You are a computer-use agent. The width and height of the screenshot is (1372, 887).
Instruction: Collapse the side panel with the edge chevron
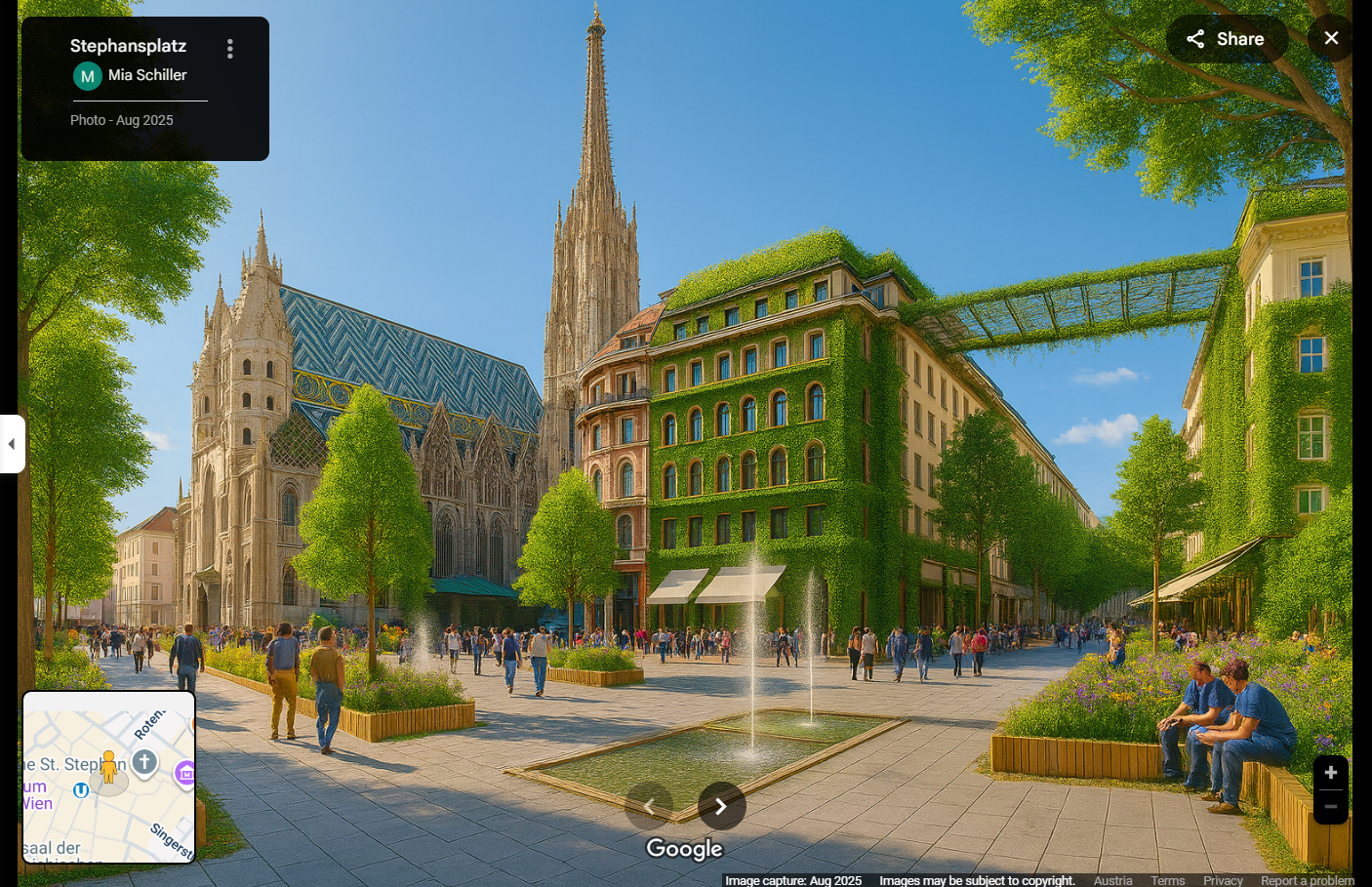click(11, 443)
